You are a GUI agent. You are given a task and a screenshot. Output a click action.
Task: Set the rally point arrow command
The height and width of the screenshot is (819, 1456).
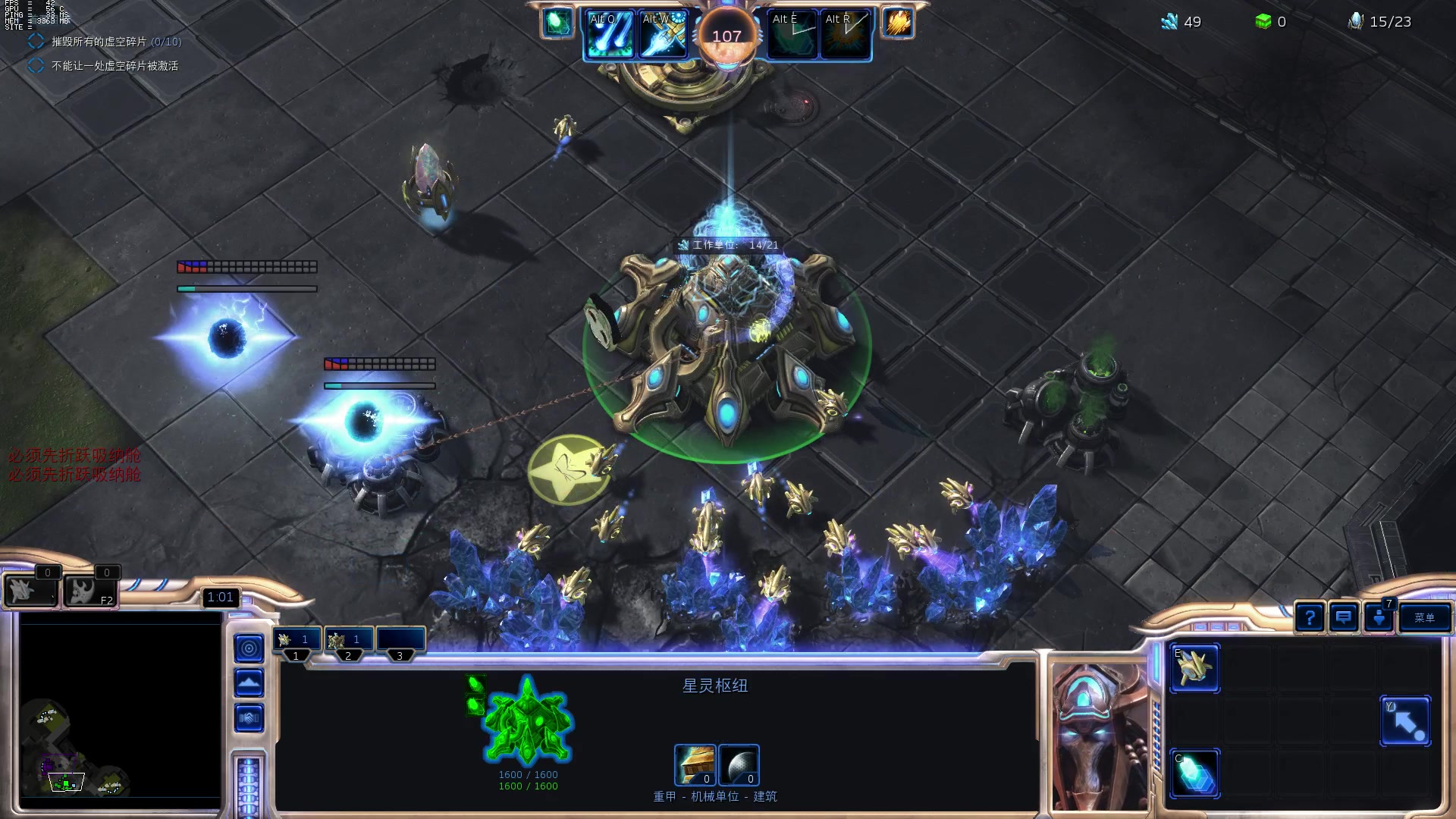tap(1405, 721)
